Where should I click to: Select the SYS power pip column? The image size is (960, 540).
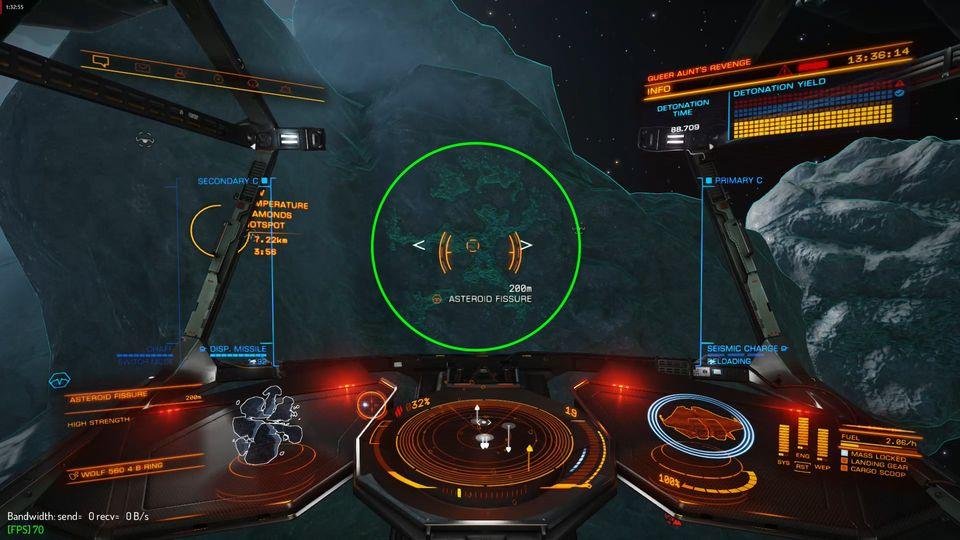[x=782, y=436]
